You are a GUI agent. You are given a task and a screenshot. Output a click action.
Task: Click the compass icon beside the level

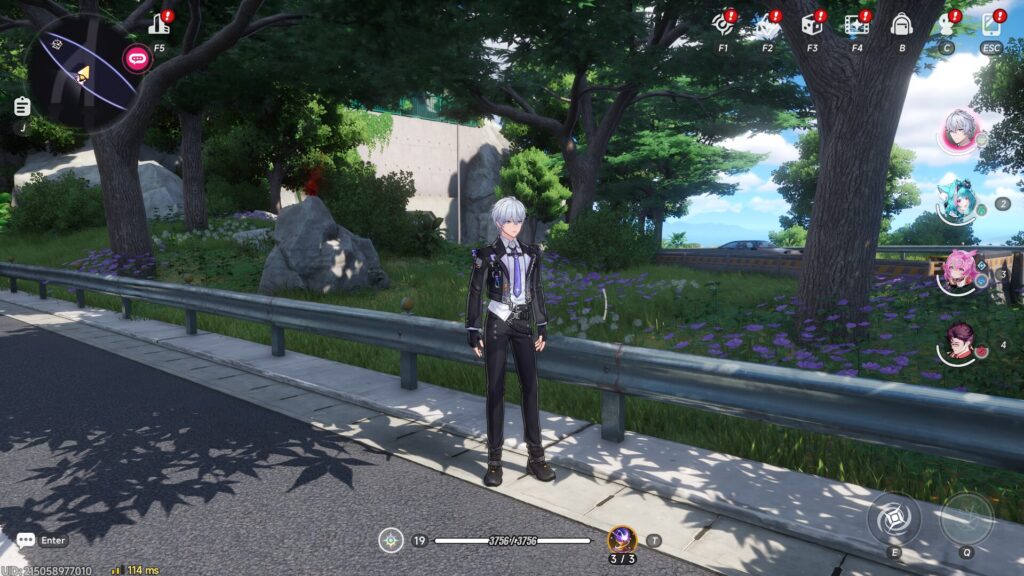pyautogui.click(x=391, y=541)
